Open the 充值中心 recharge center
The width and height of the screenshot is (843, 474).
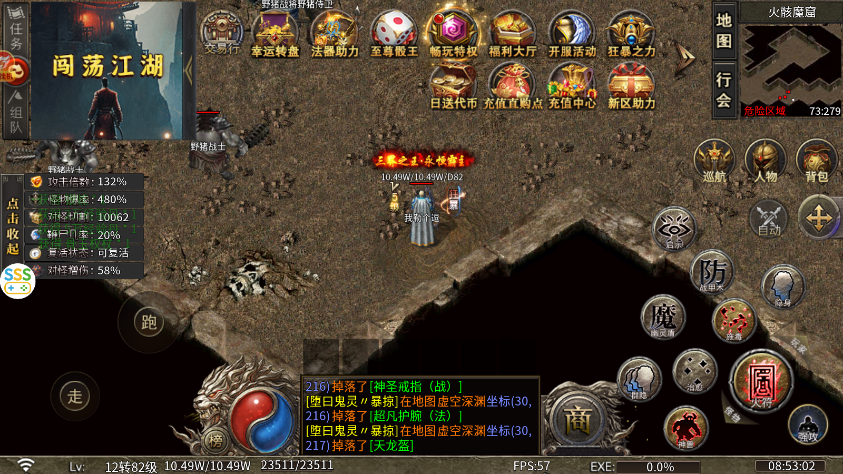[571, 86]
